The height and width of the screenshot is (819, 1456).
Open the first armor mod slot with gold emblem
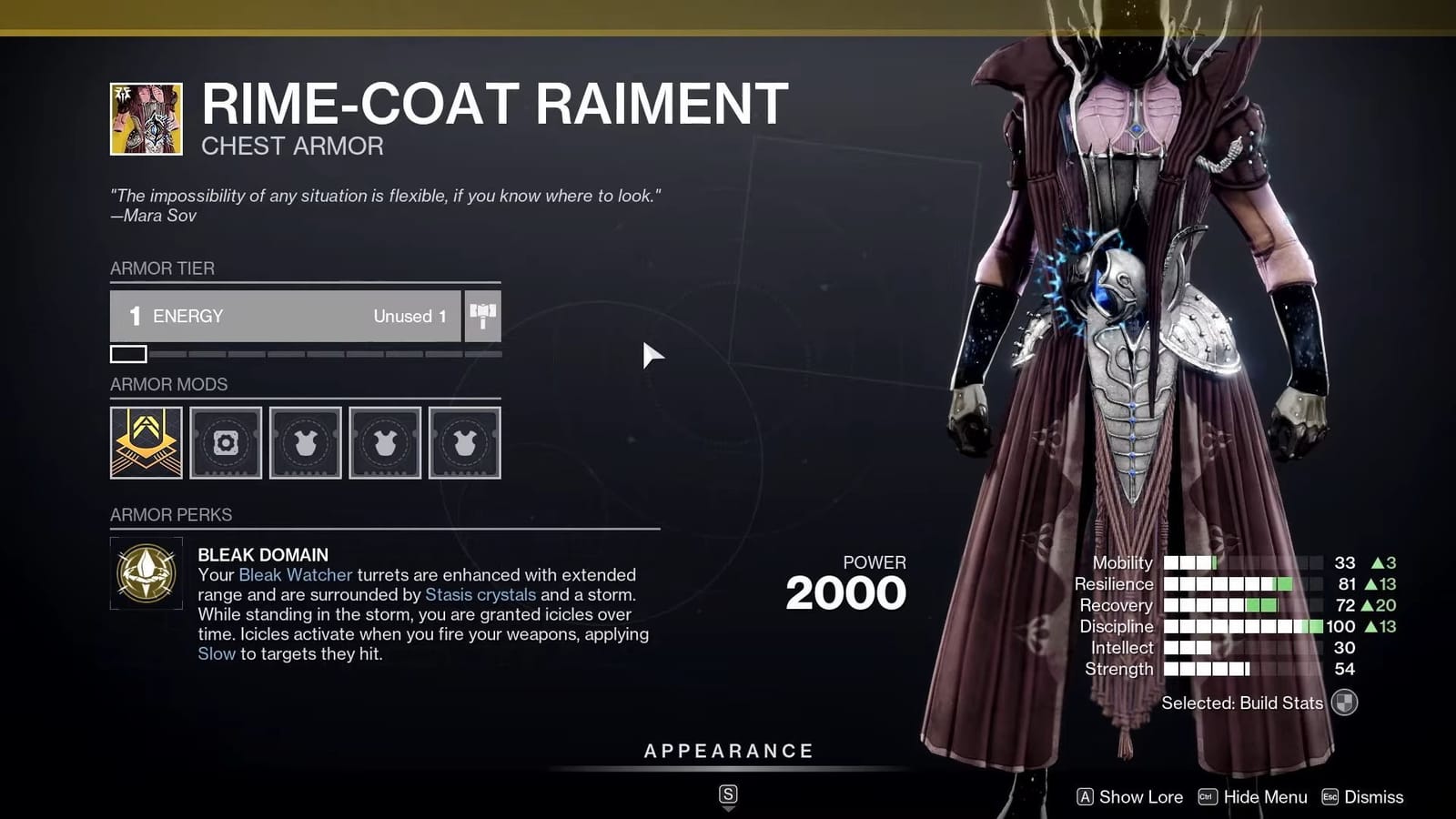point(146,443)
